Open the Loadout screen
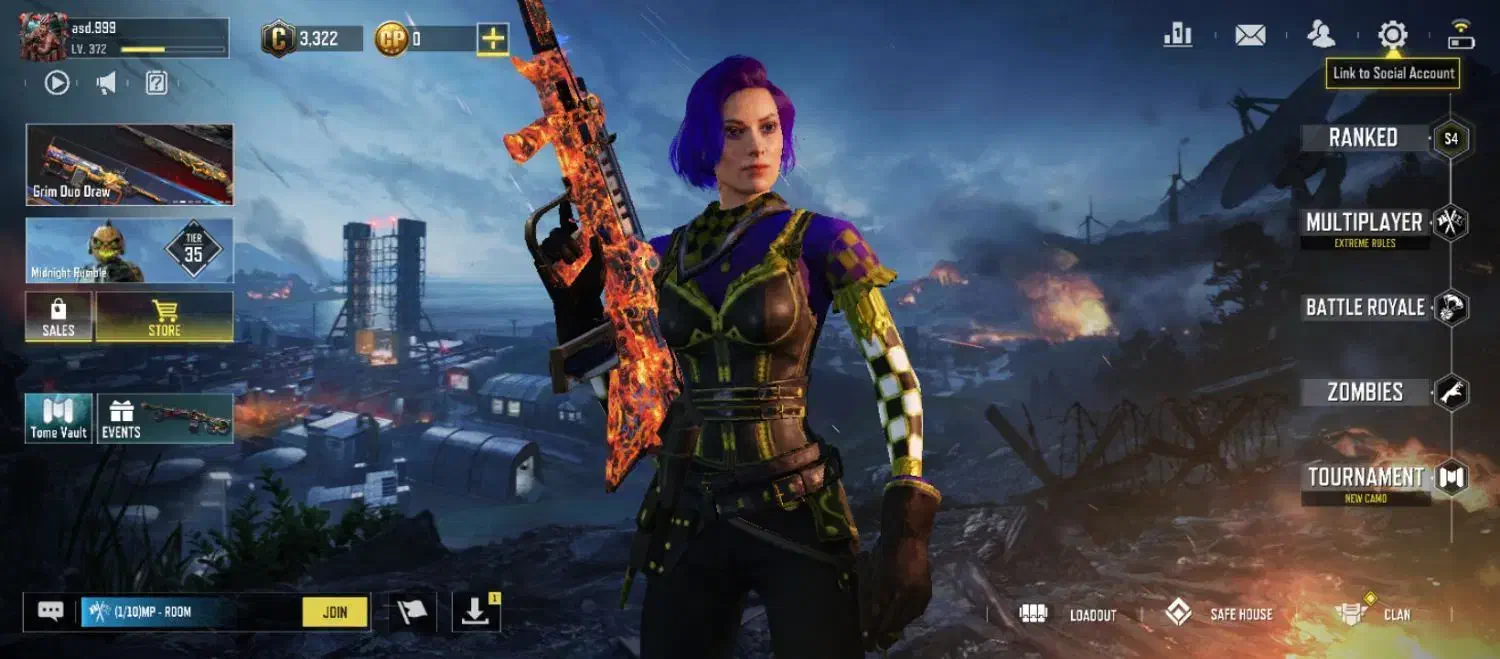The width and height of the screenshot is (1500, 659). coord(1068,614)
